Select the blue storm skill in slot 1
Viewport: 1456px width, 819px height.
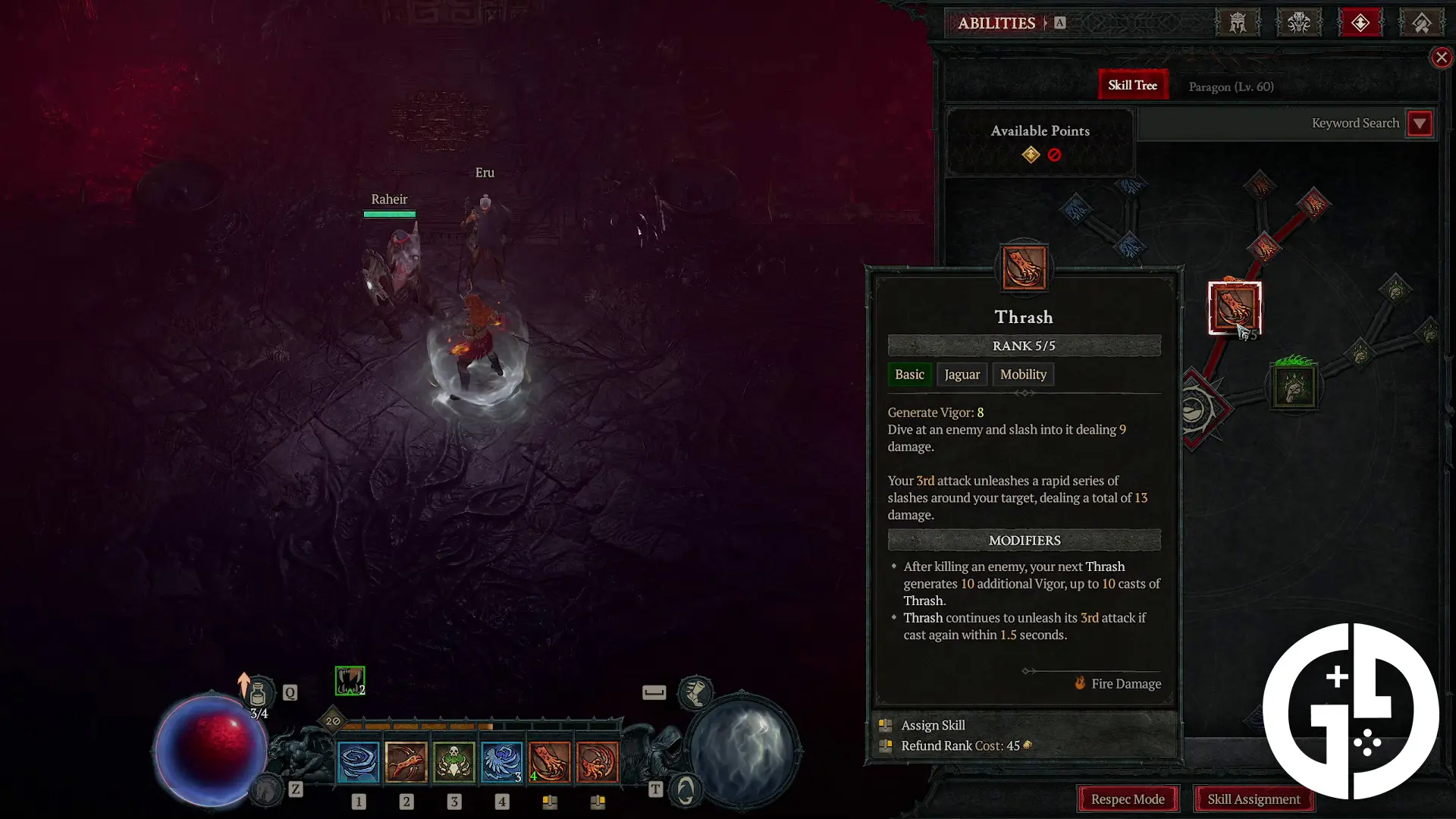pos(359,761)
